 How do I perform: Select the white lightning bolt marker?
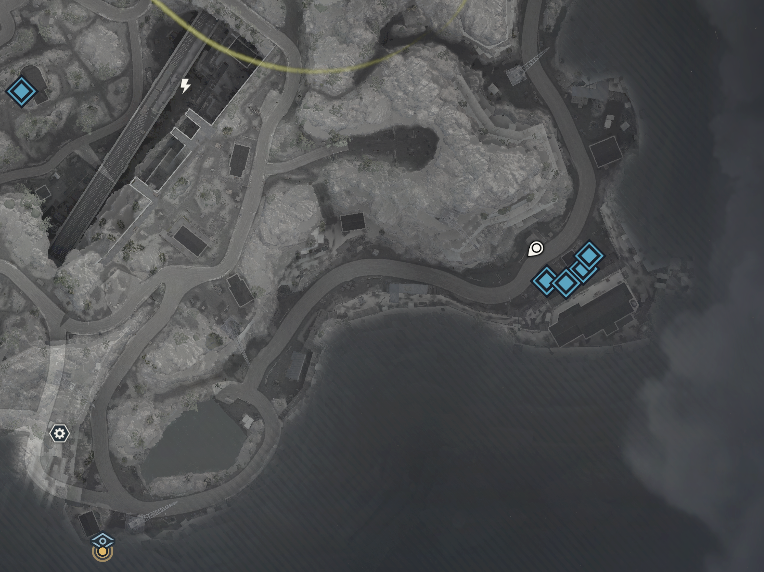tap(185, 86)
